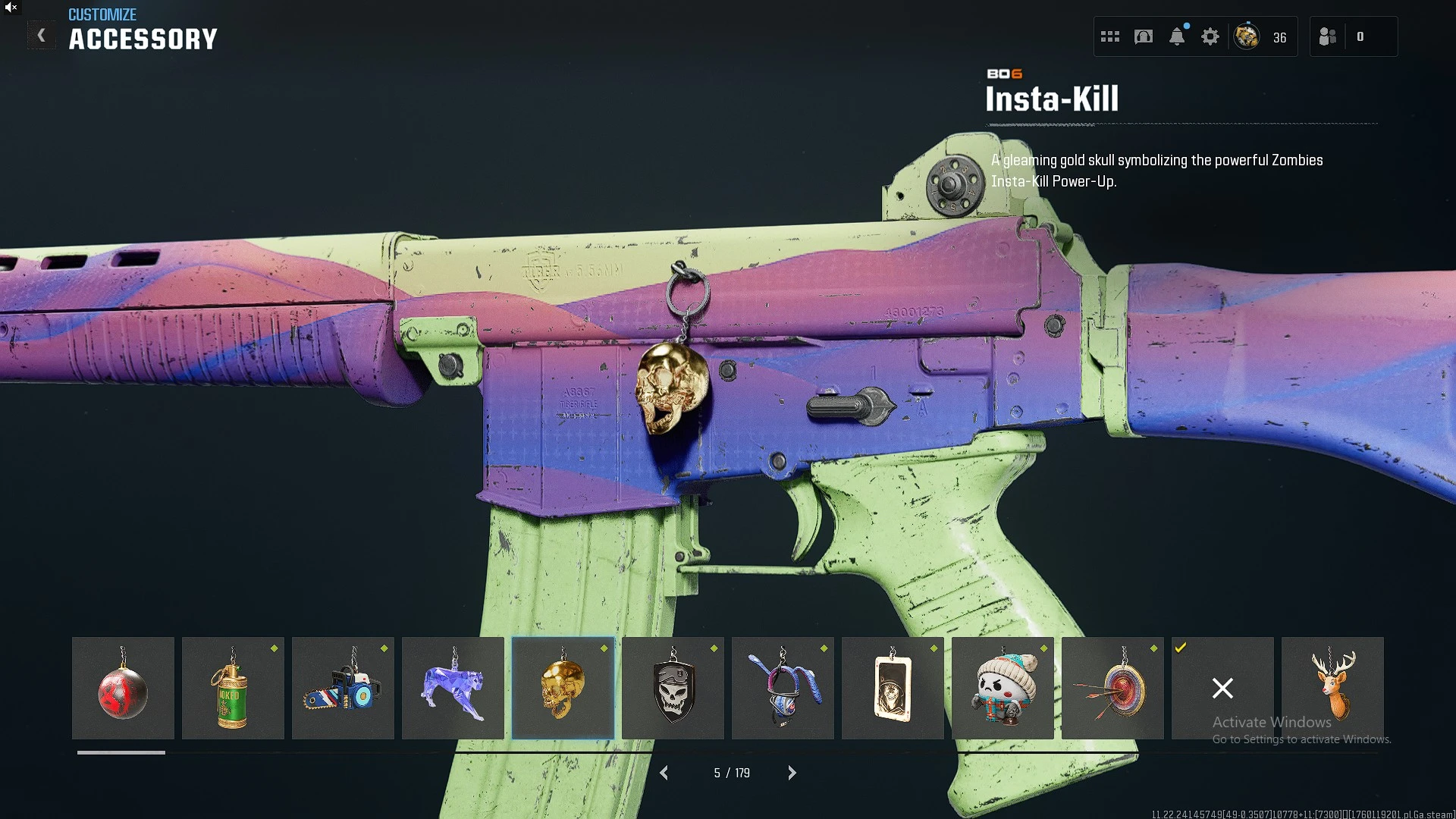
Task: Select the archery target charm
Action: click(x=1112, y=688)
